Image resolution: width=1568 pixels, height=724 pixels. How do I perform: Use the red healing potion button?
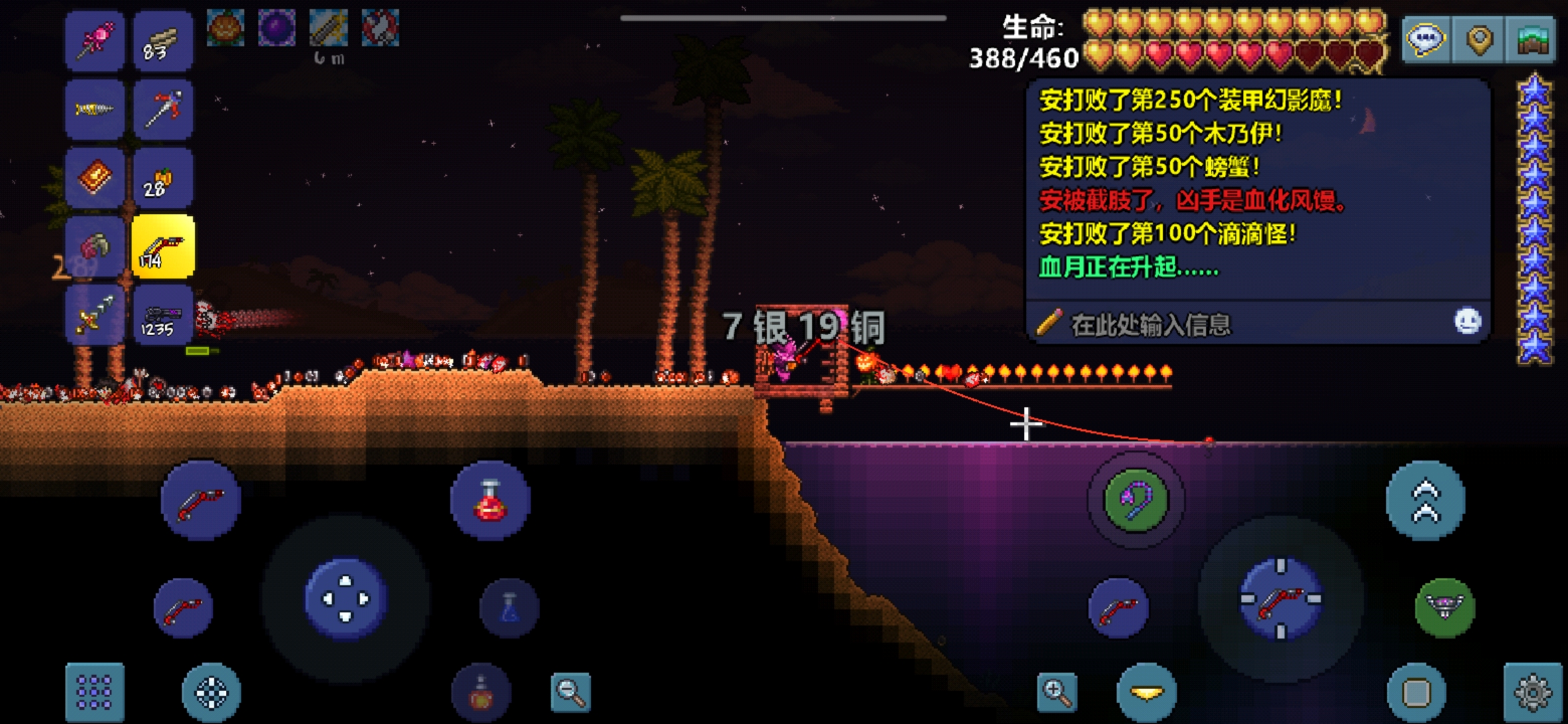tap(490, 500)
